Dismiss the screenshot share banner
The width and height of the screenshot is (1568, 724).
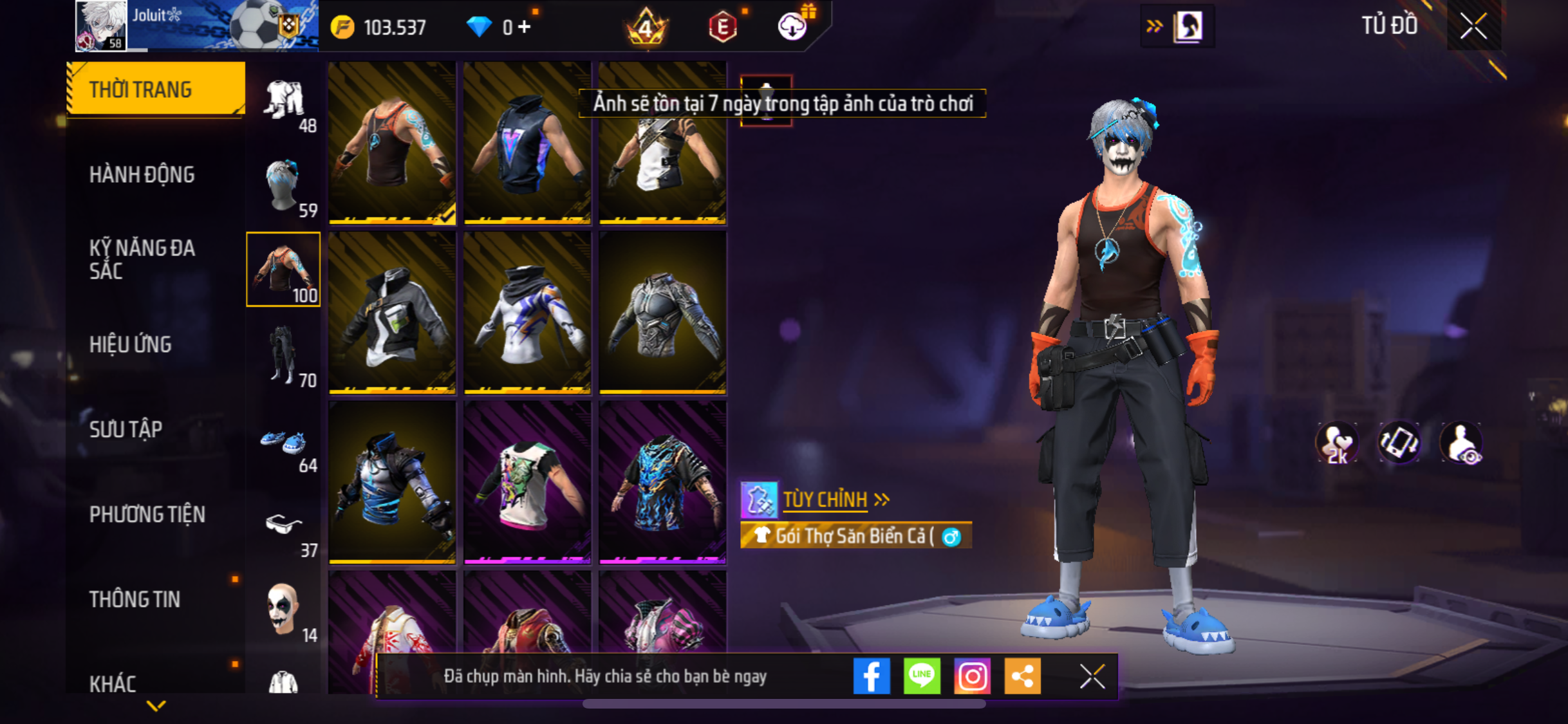tap(1092, 676)
